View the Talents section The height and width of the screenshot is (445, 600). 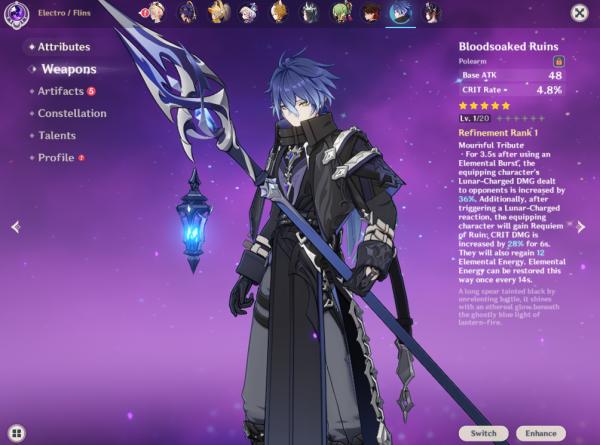point(56,135)
